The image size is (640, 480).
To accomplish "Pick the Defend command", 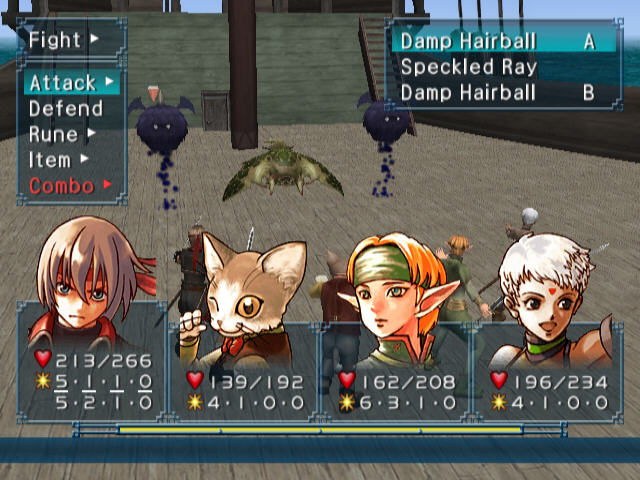I will [66, 108].
